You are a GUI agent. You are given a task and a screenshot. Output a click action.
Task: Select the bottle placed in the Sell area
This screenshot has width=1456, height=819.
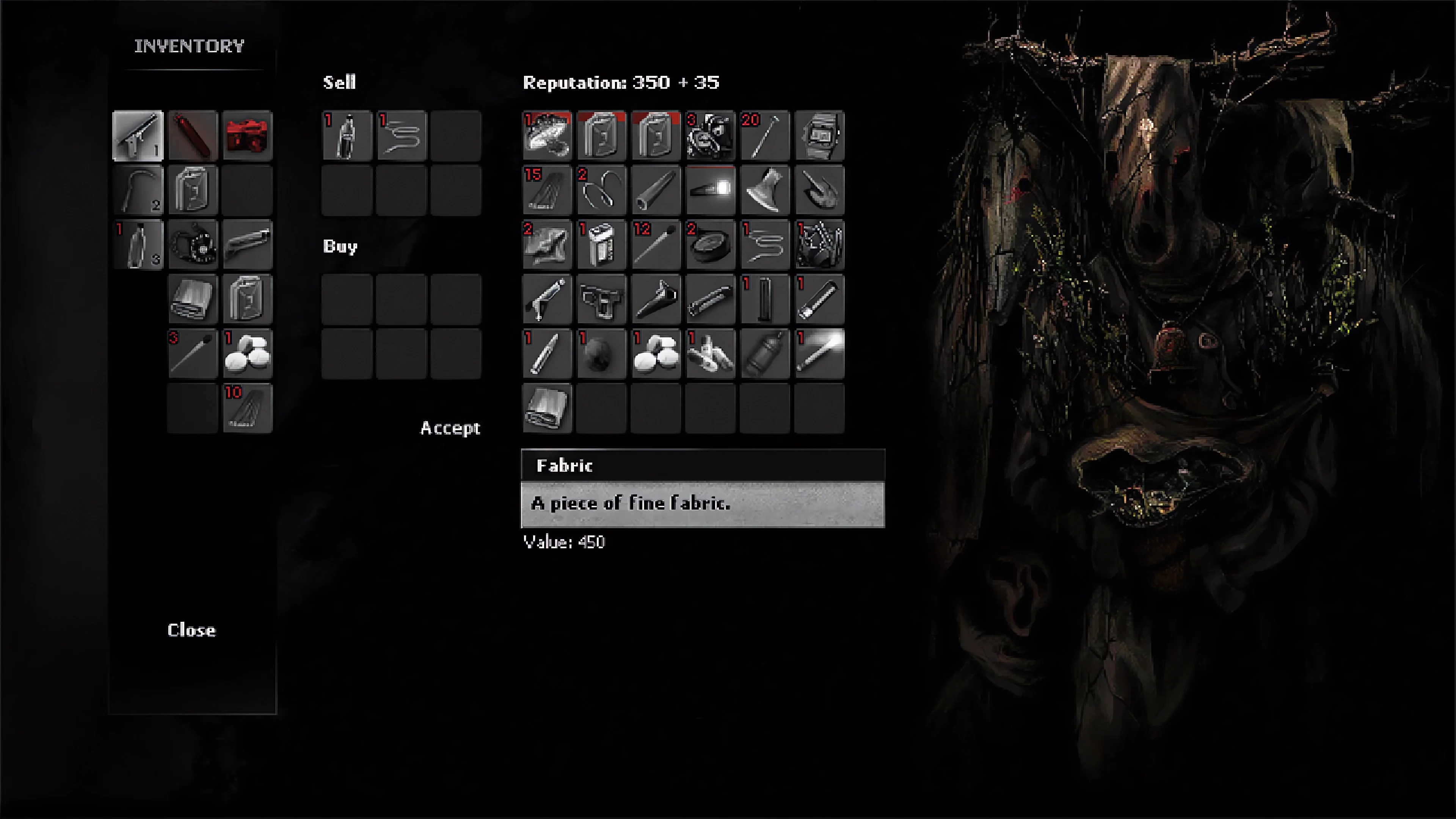[x=347, y=135]
